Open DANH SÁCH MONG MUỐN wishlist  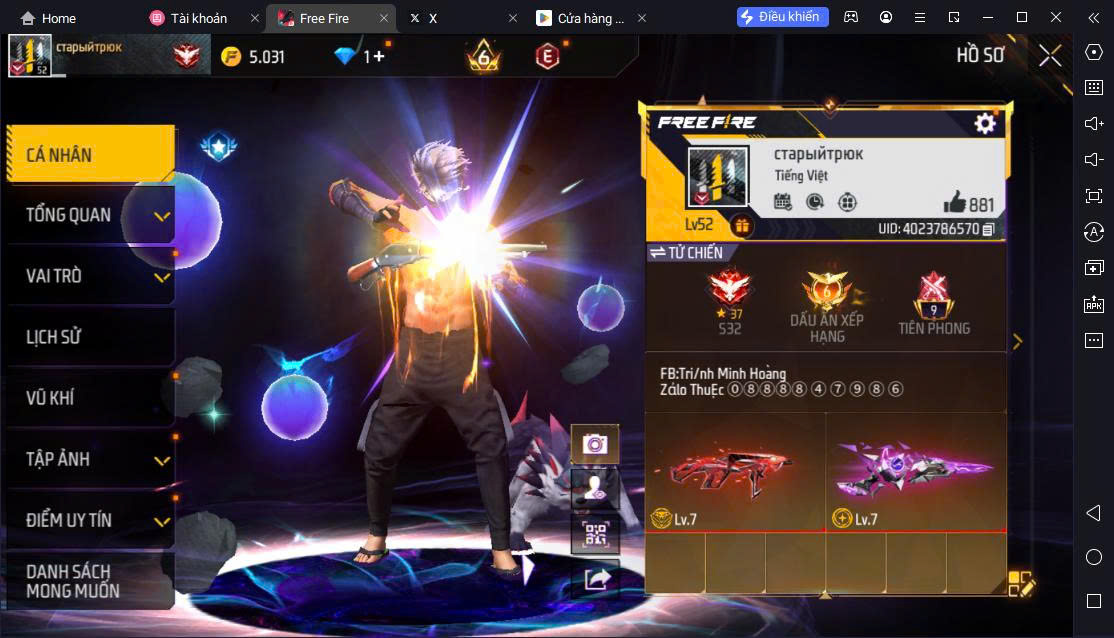coord(90,581)
